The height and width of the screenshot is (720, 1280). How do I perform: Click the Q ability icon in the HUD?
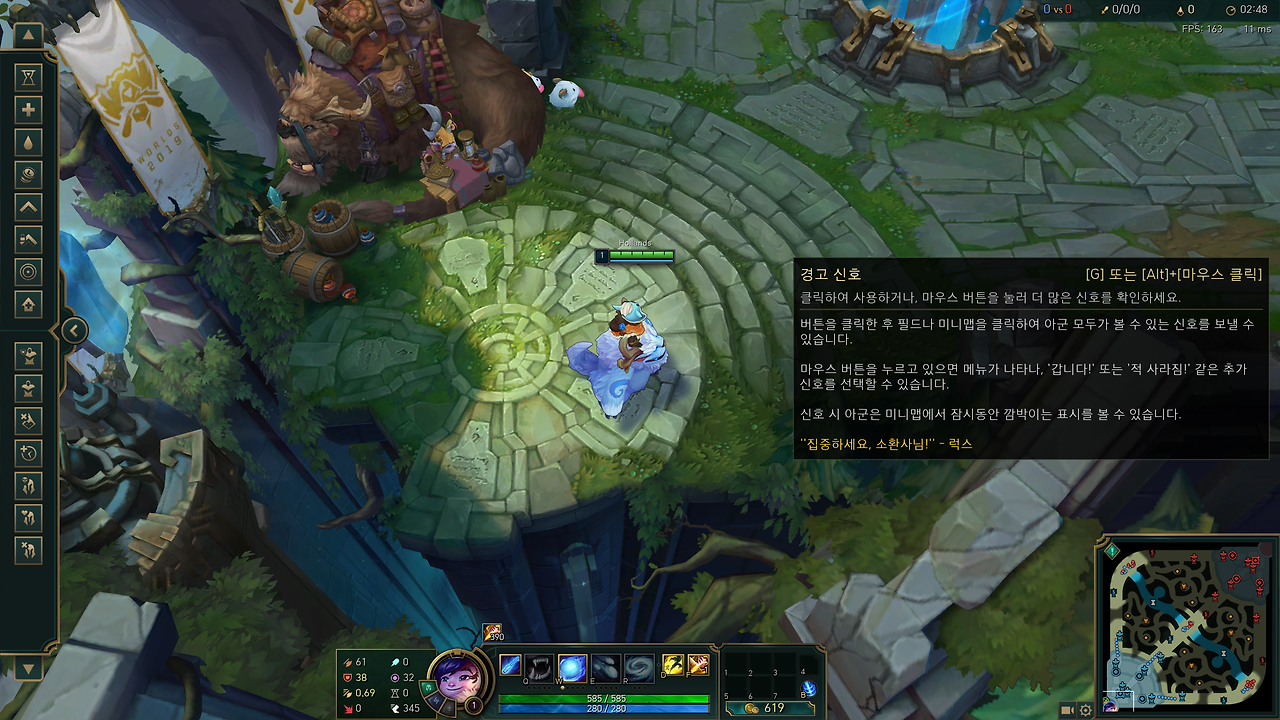(x=538, y=665)
